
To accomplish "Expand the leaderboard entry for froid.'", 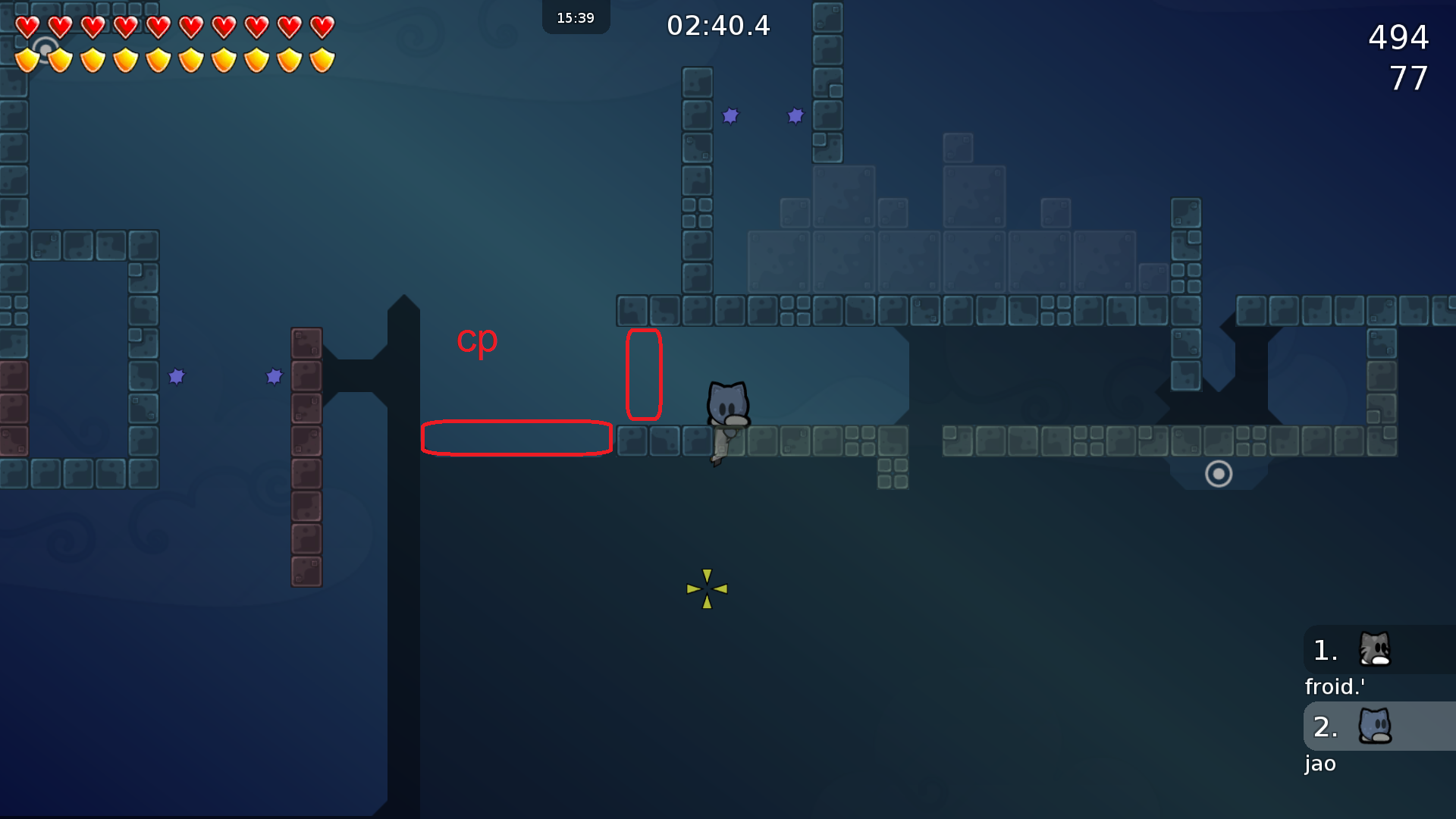I will [1335, 686].
